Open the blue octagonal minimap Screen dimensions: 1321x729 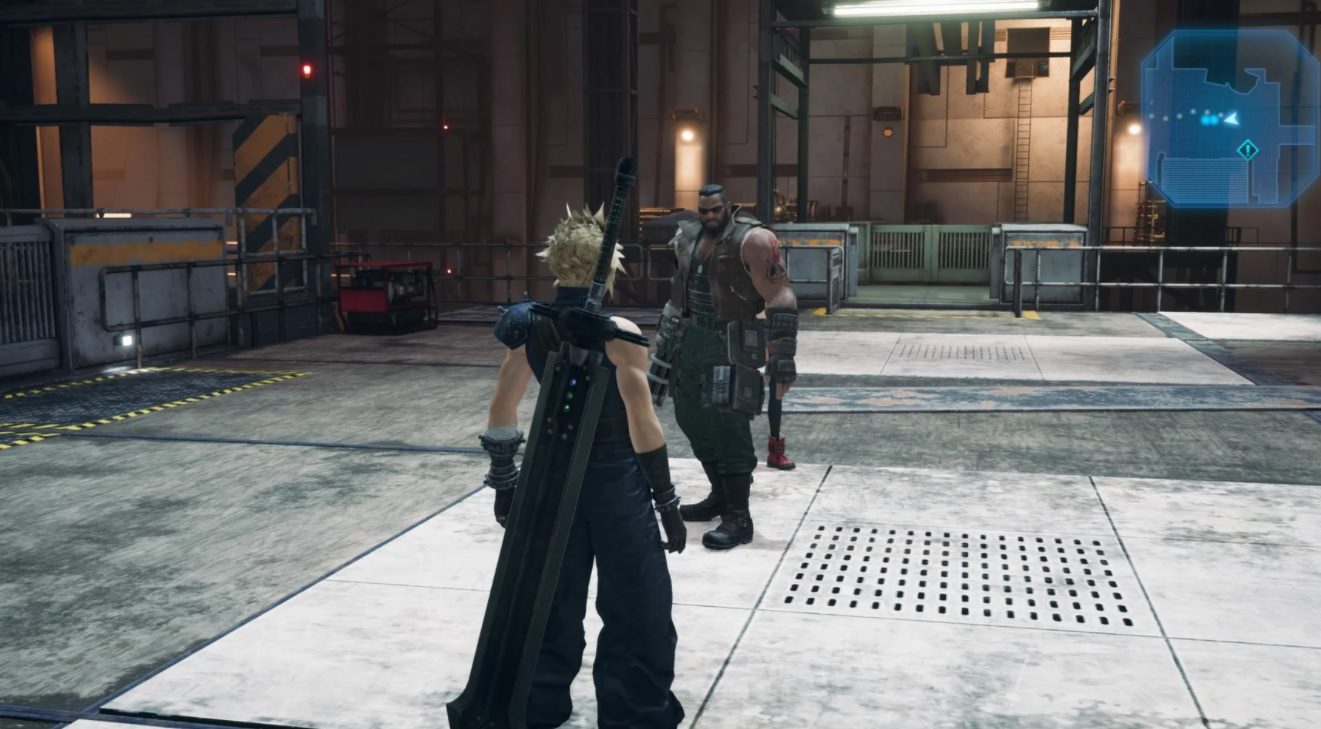1229,118
